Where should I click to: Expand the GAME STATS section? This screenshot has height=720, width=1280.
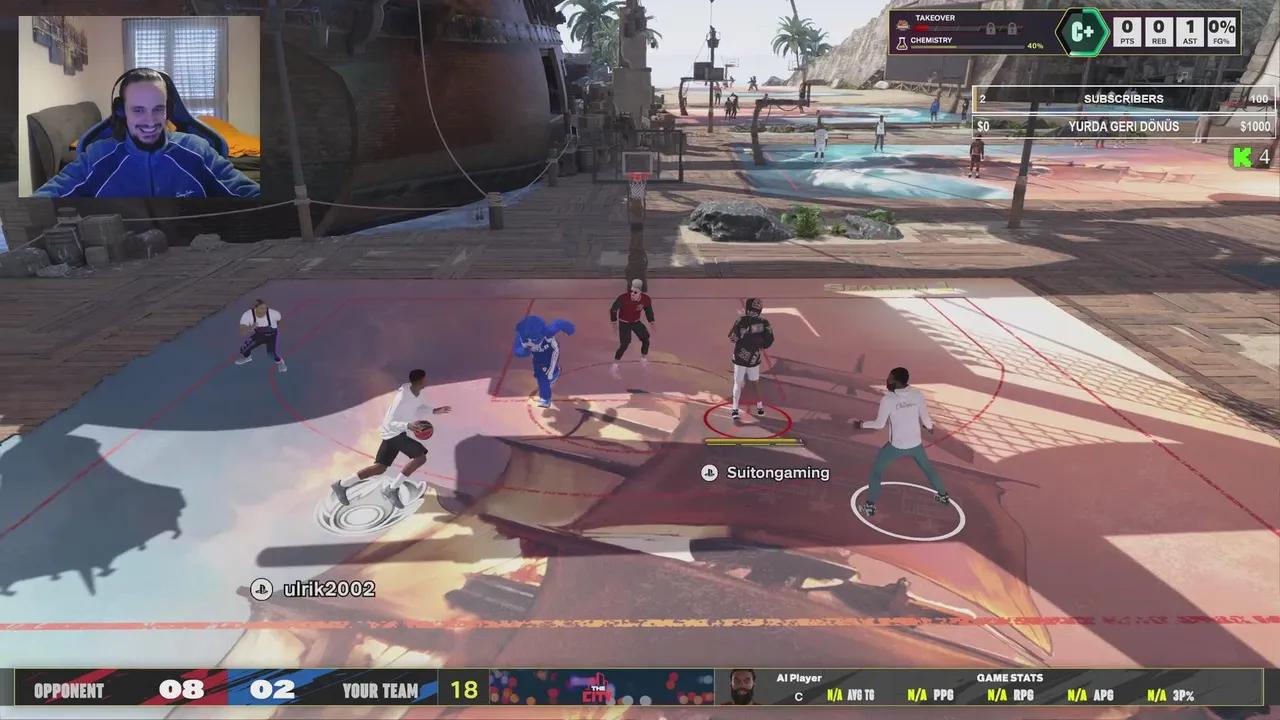pyautogui.click(x=1010, y=679)
